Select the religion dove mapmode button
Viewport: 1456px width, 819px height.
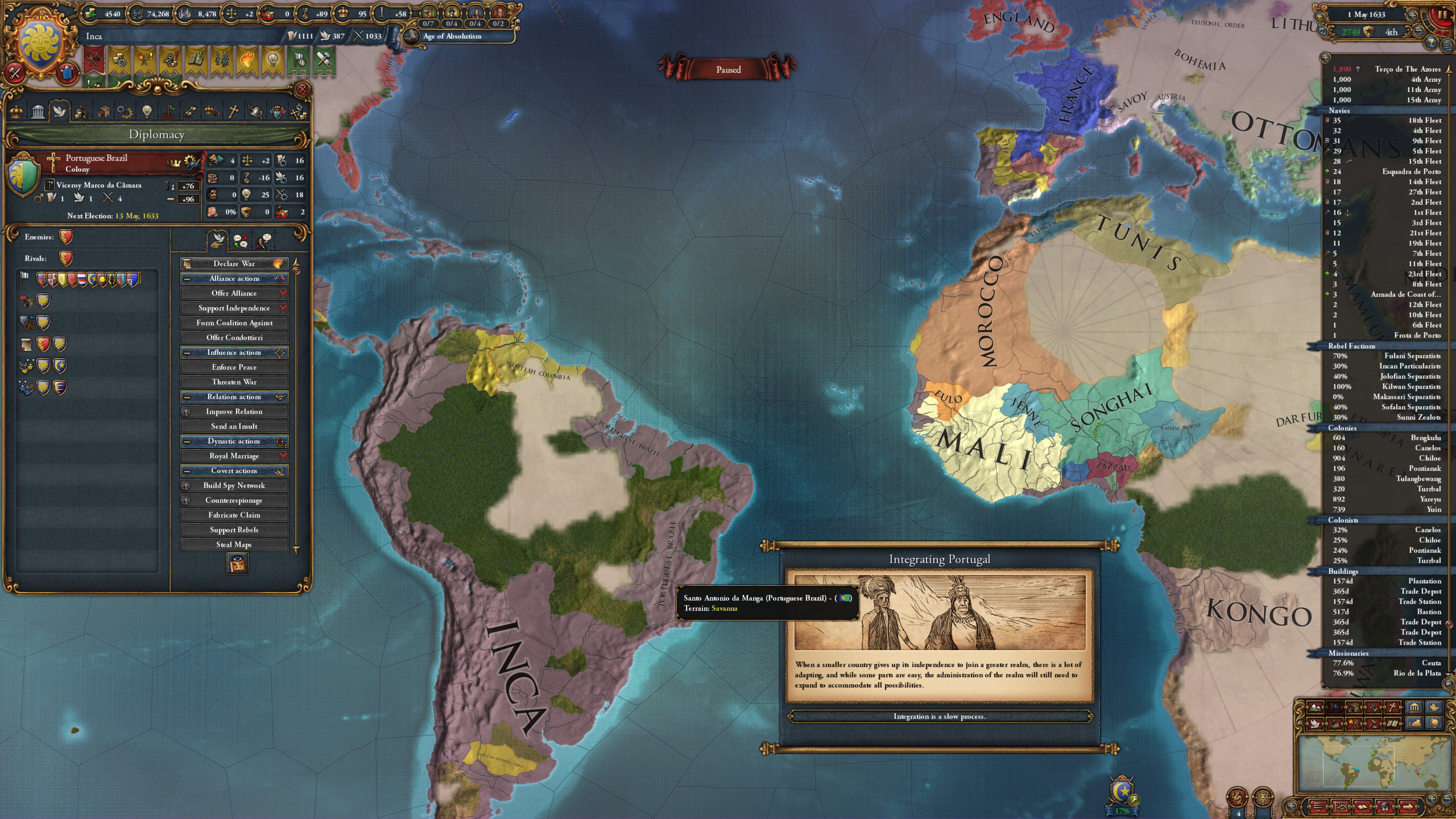point(1315,724)
